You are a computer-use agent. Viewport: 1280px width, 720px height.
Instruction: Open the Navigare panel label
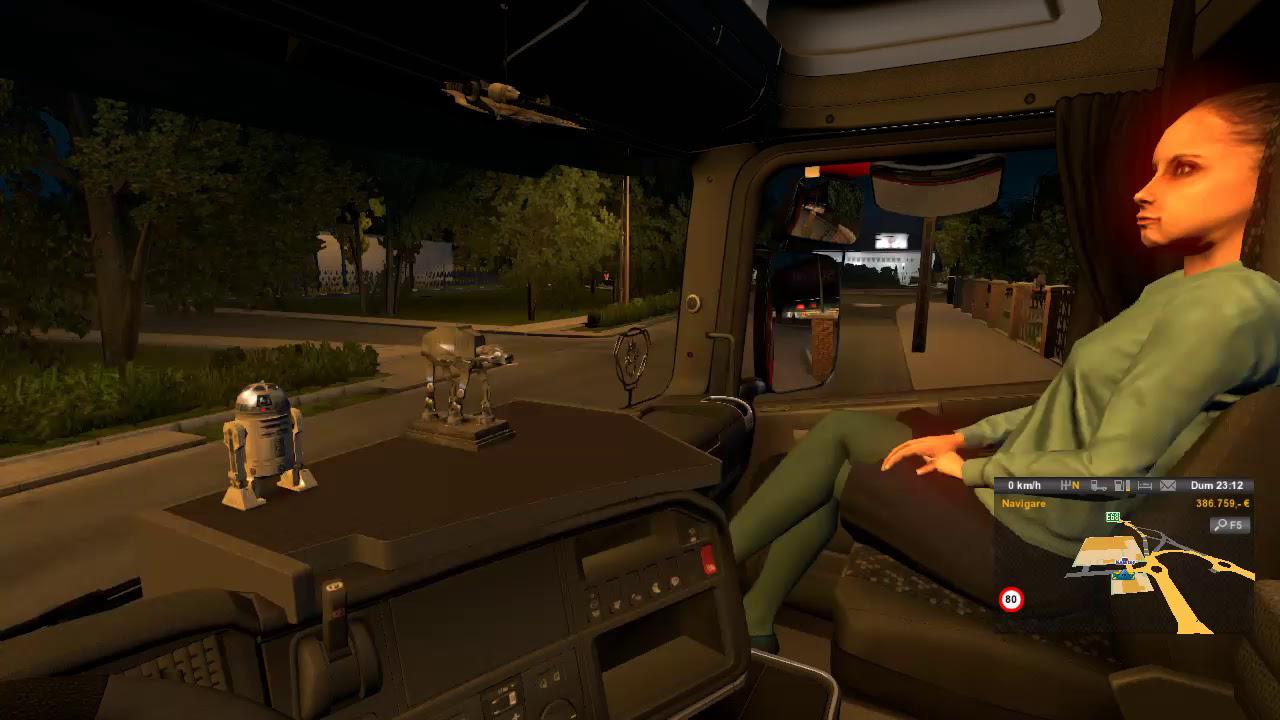click(1024, 504)
